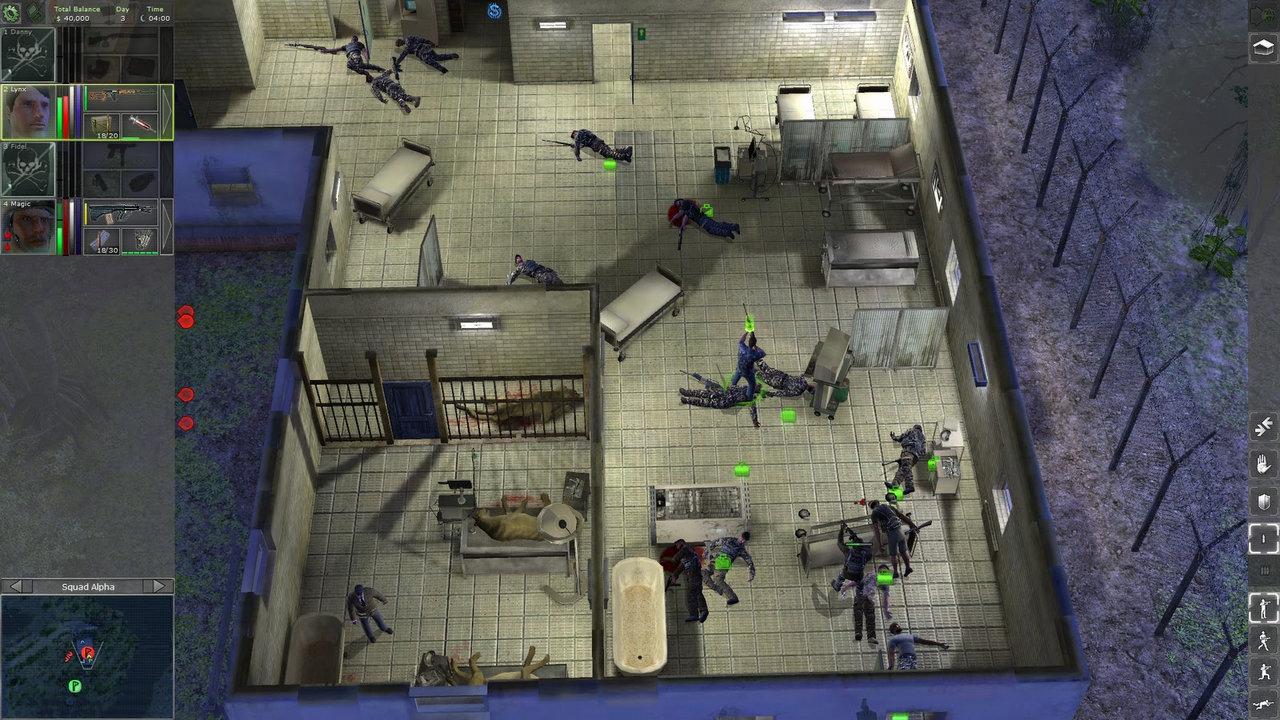Select the crouching stance icon

1262,672
